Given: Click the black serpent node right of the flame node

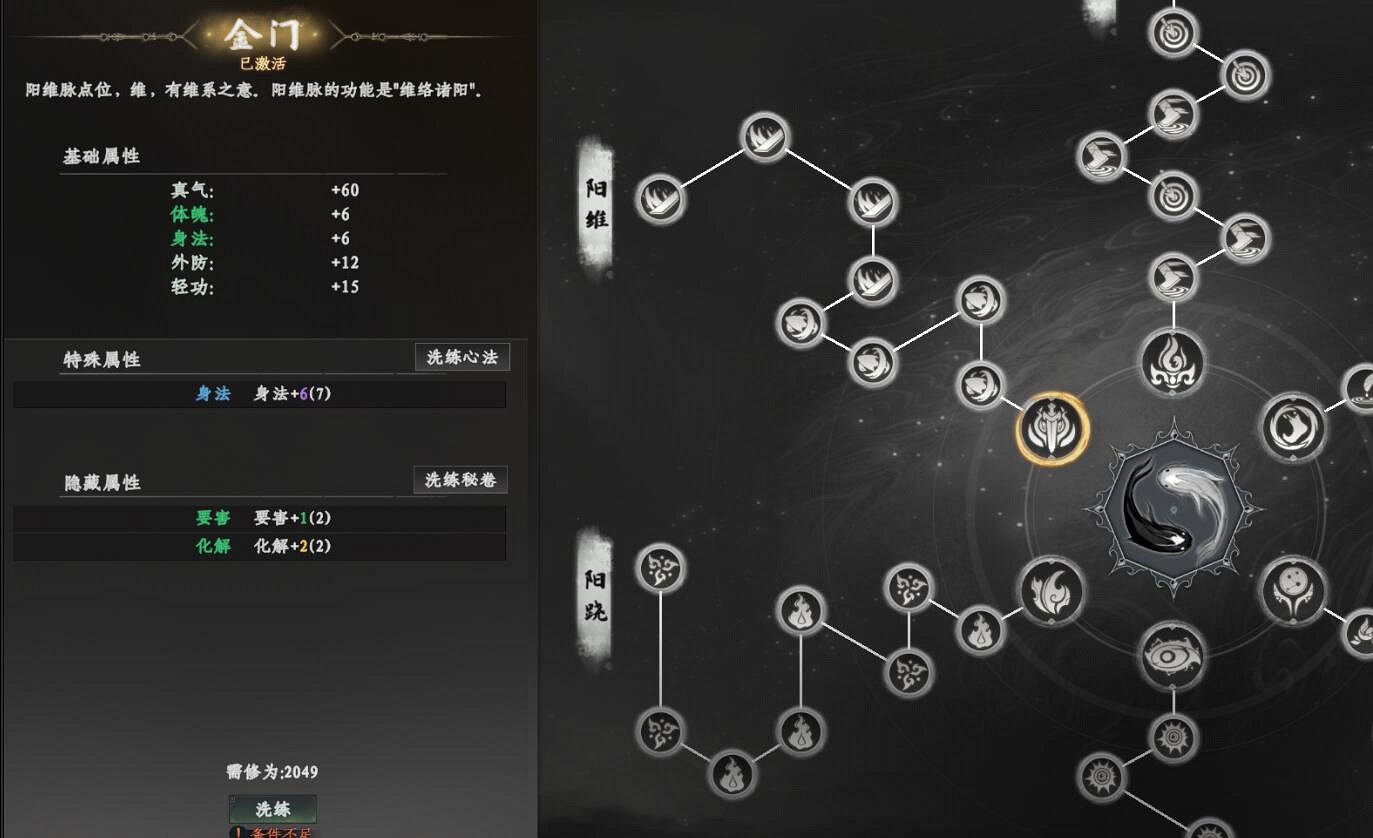Looking at the screenshot, I should 1292,429.
